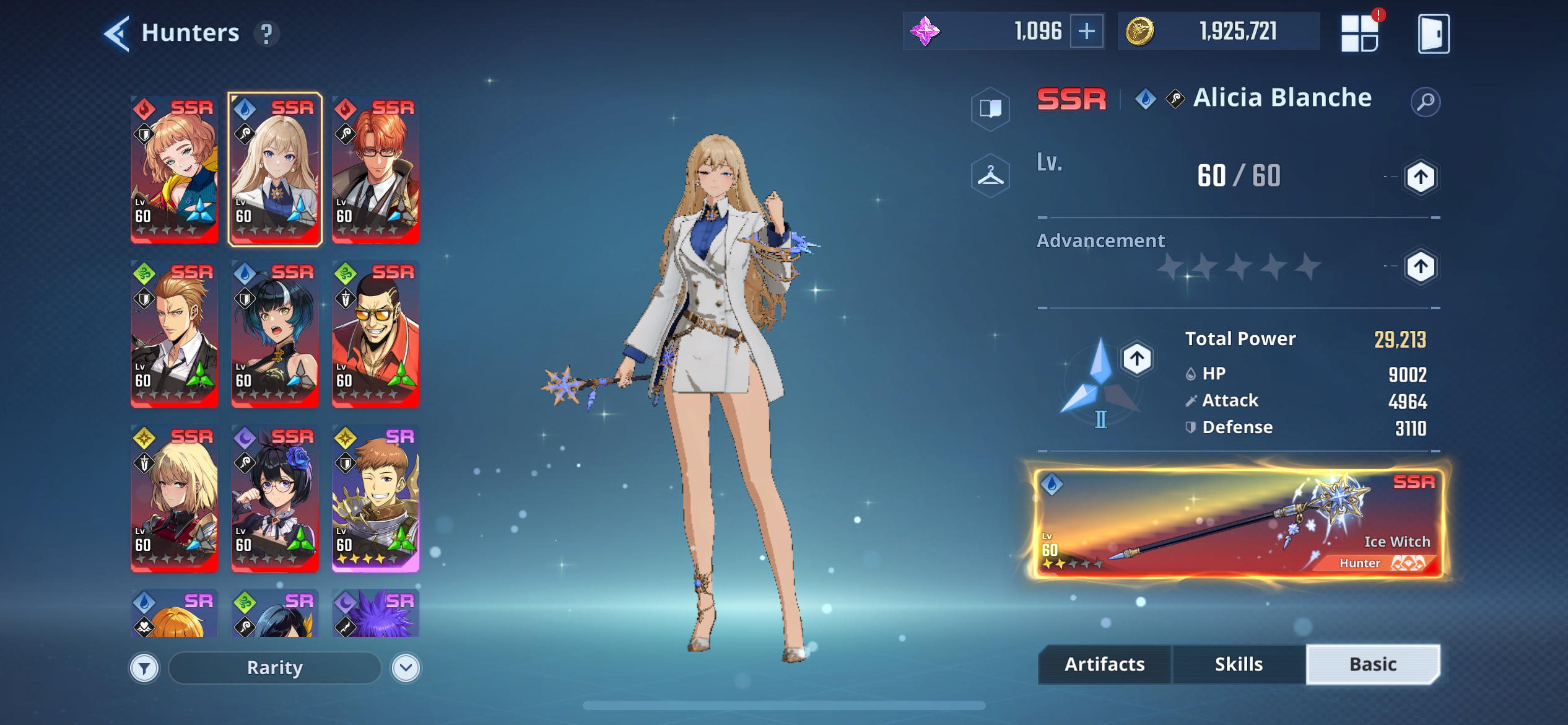This screenshot has height=725, width=1568.
Task: Open the hunter codex book icon
Action: pyautogui.click(x=991, y=110)
